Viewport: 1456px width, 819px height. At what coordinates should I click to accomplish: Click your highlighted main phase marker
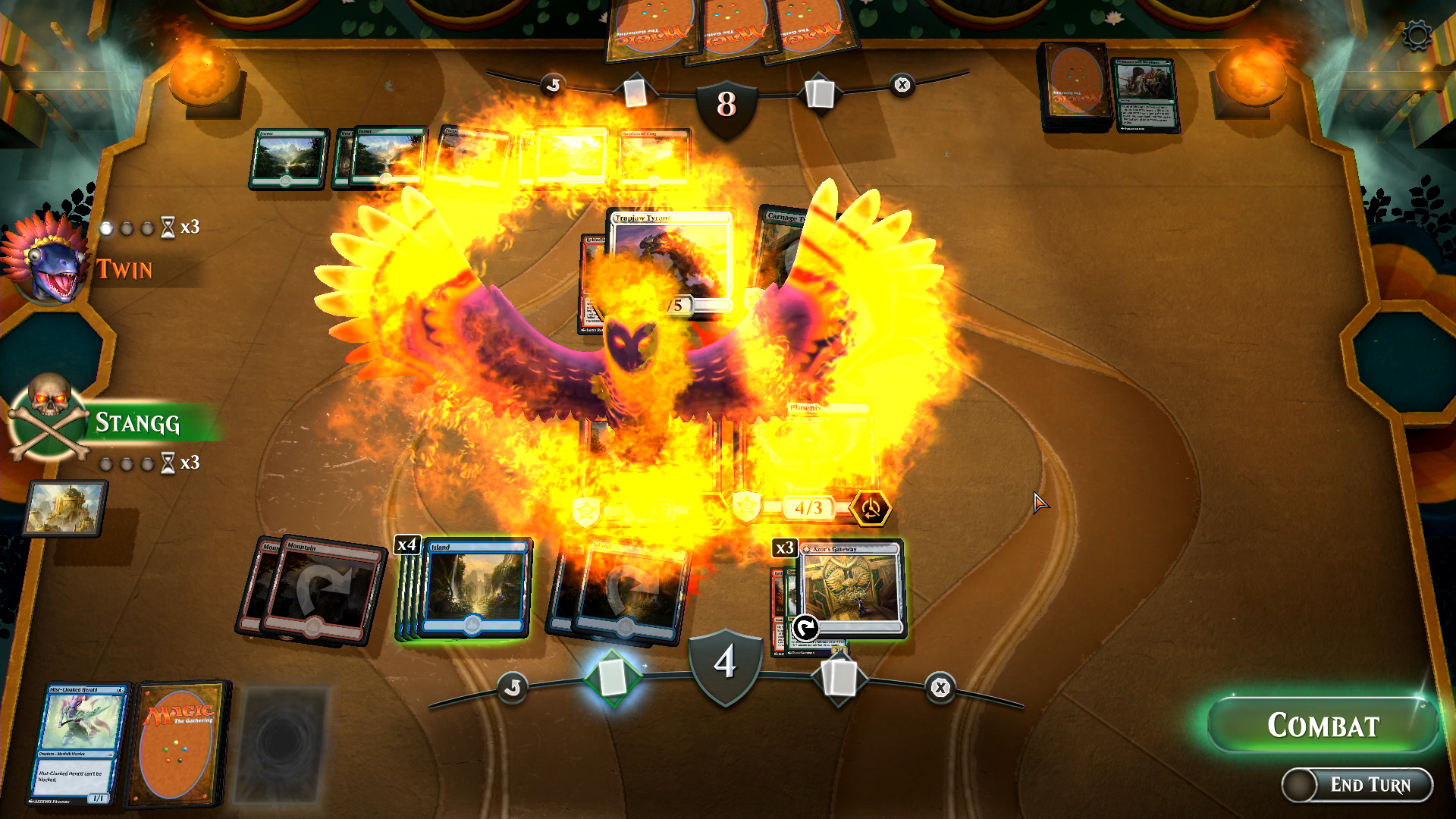click(613, 677)
